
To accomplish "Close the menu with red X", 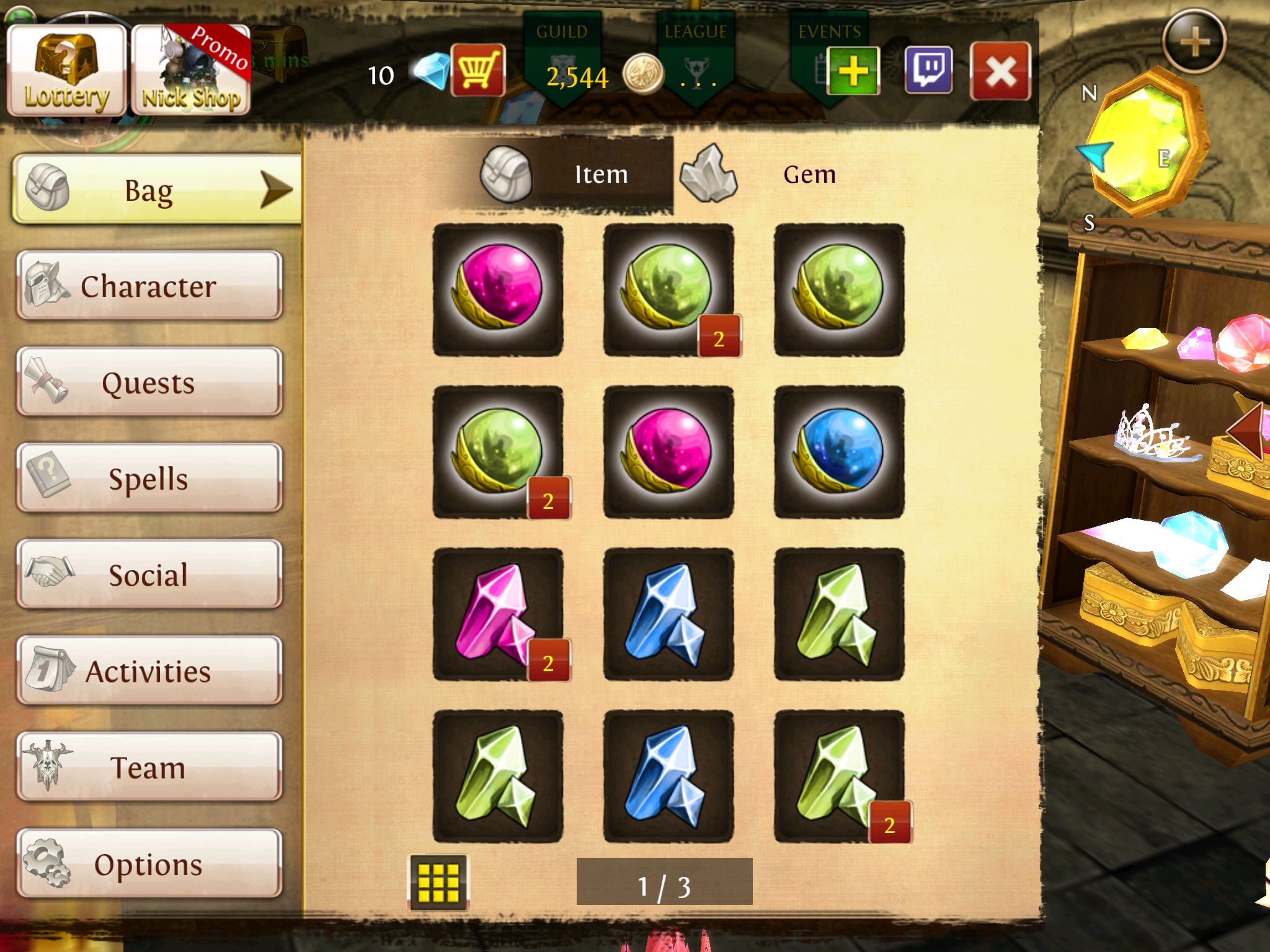I will (1000, 71).
